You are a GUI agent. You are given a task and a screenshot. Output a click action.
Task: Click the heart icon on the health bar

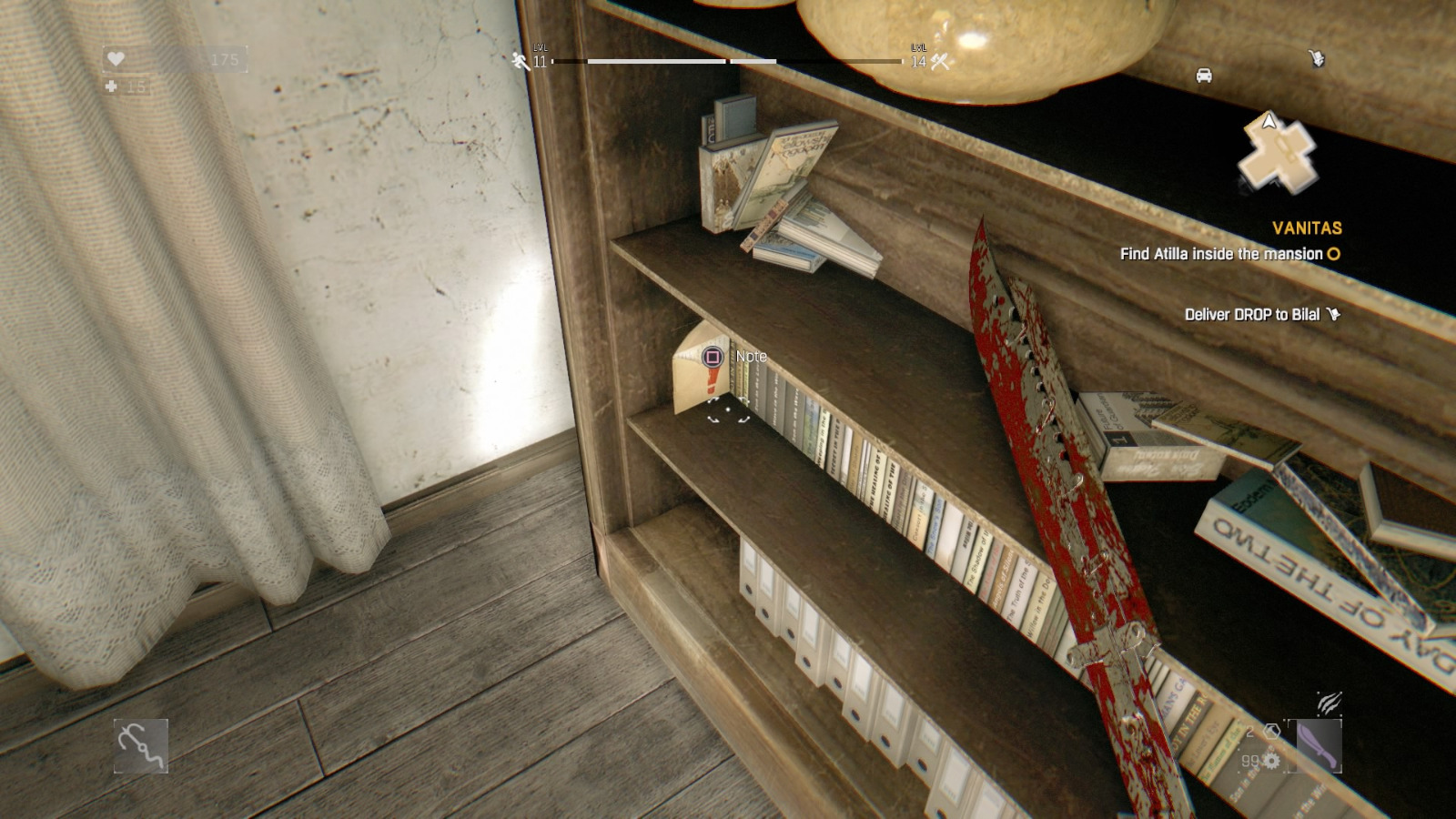tap(115, 56)
